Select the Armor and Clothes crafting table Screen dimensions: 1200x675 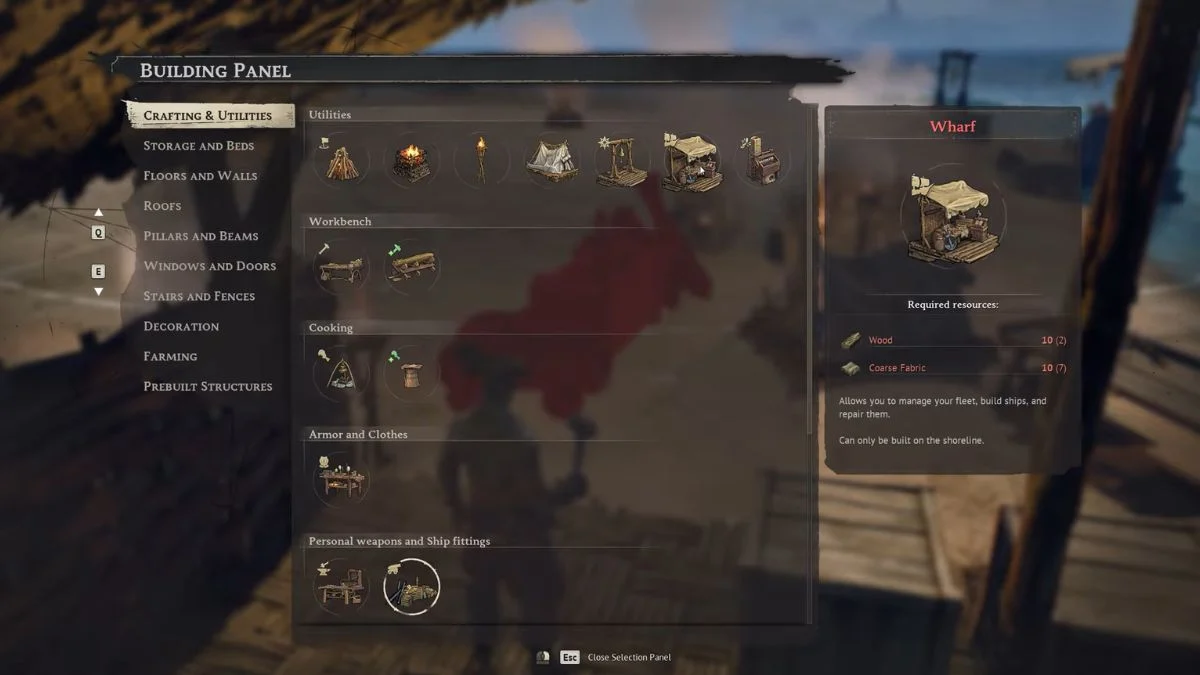pos(341,480)
